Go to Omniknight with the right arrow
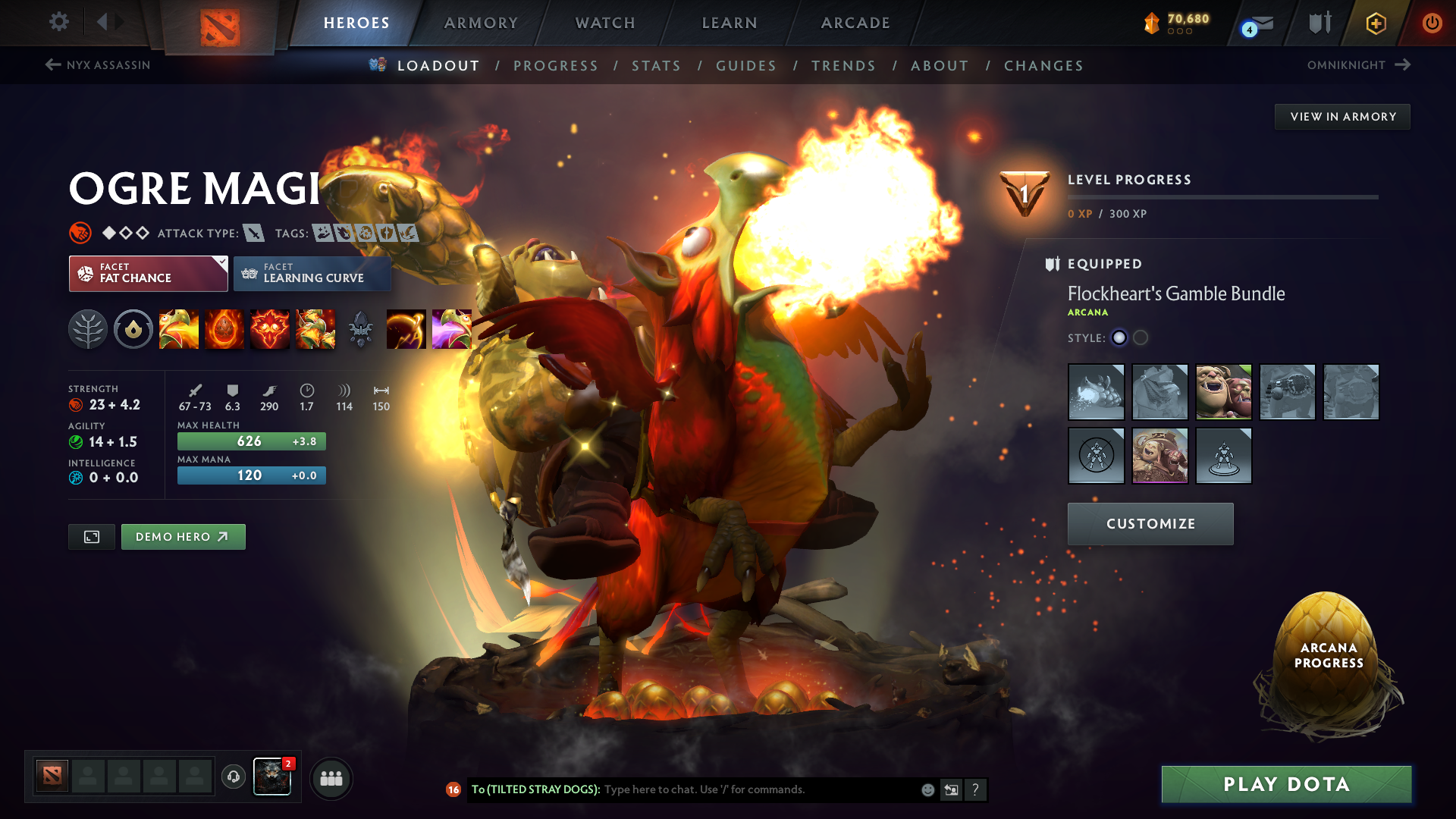 [1401, 65]
